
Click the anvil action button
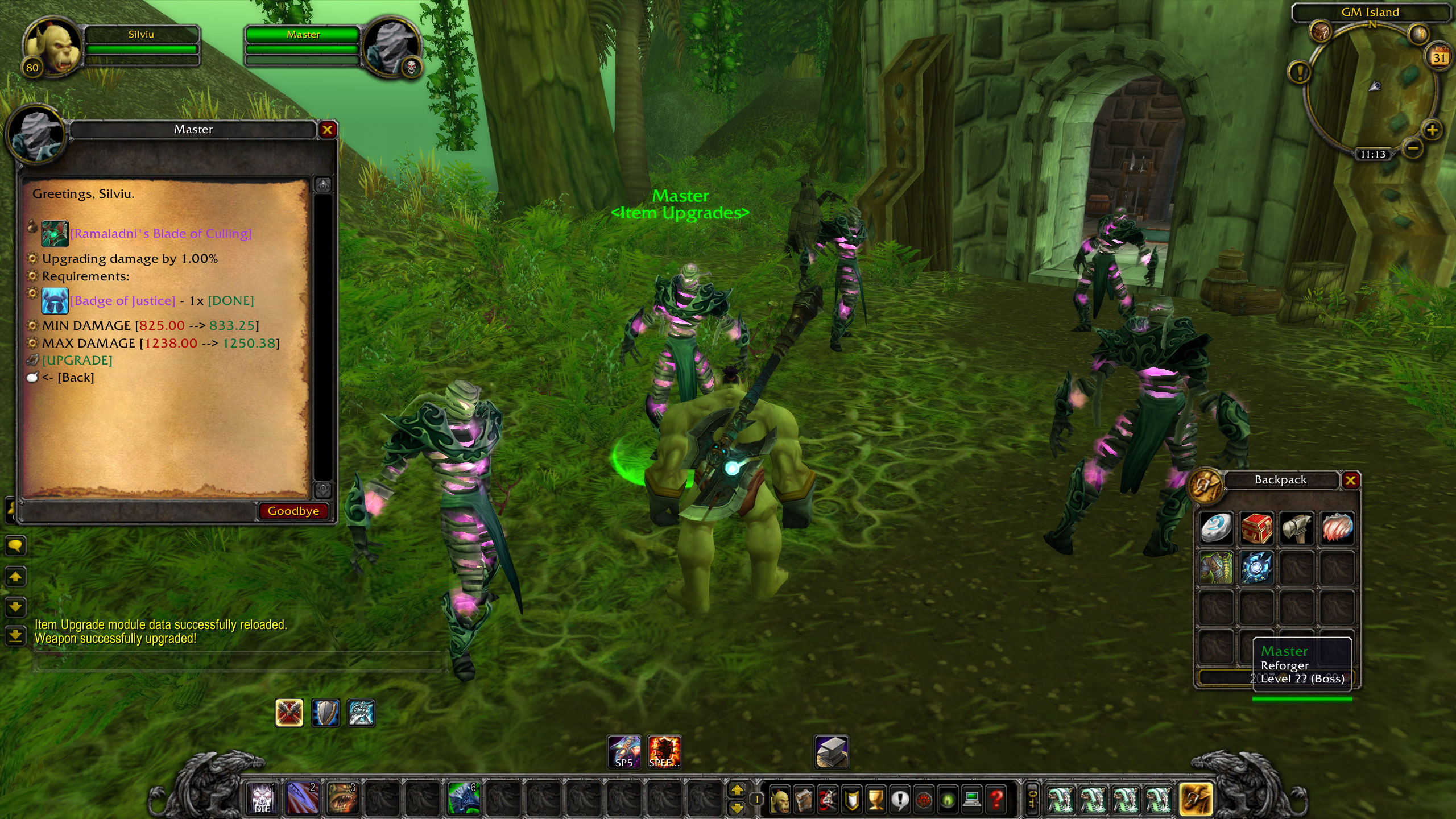click(x=832, y=752)
